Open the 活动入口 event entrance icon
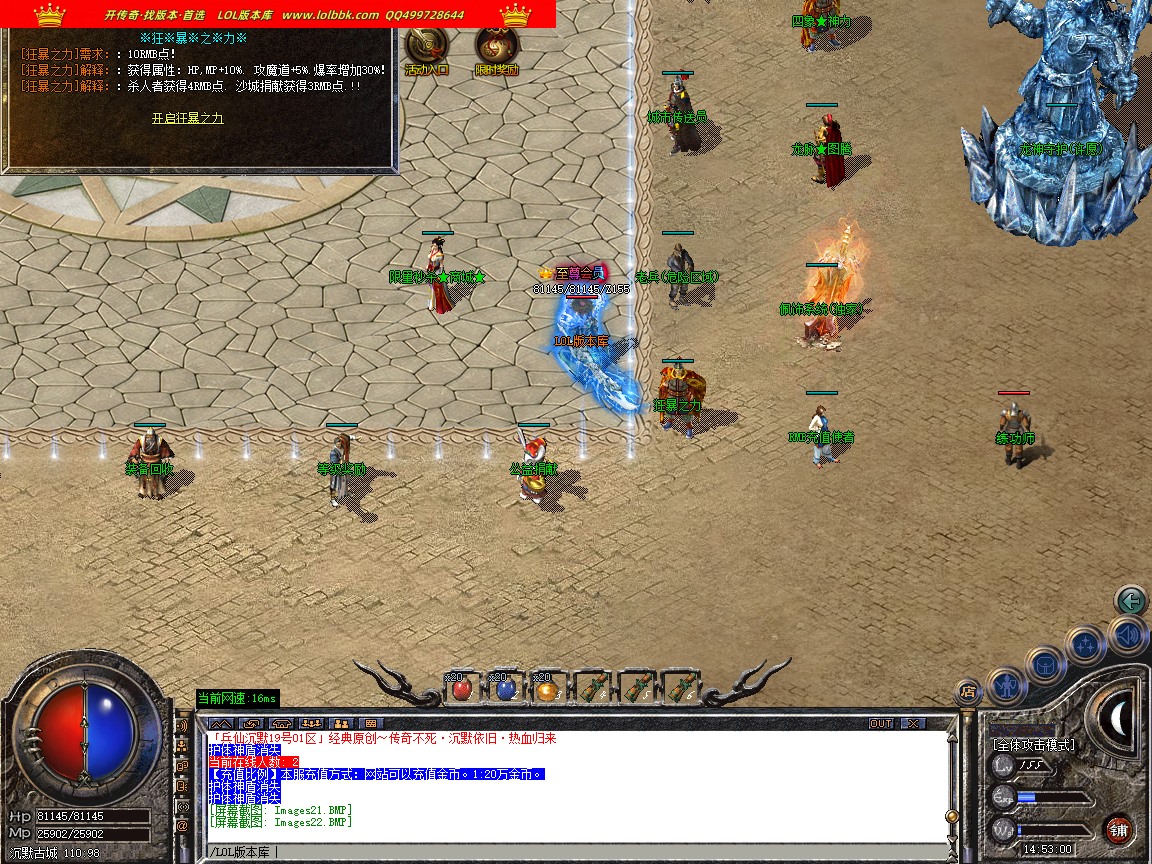The height and width of the screenshot is (864, 1152). [x=426, y=50]
